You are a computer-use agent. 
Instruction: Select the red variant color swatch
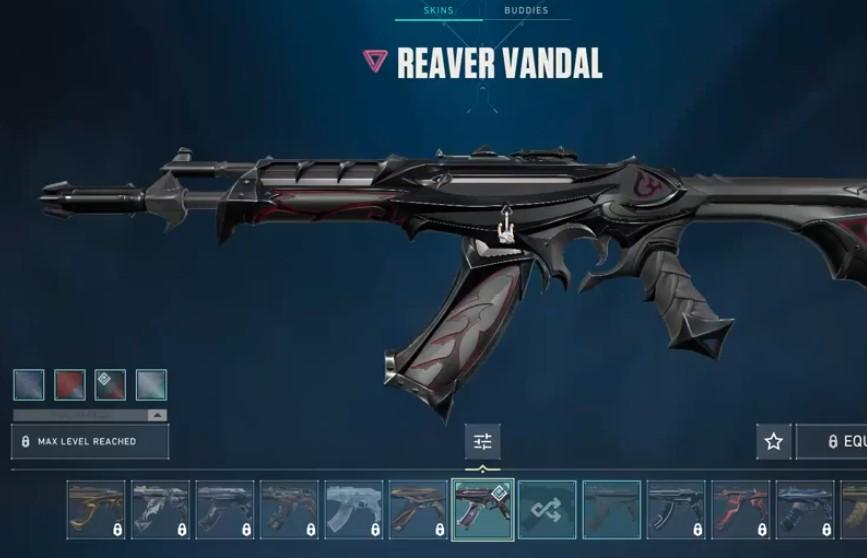[70, 385]
